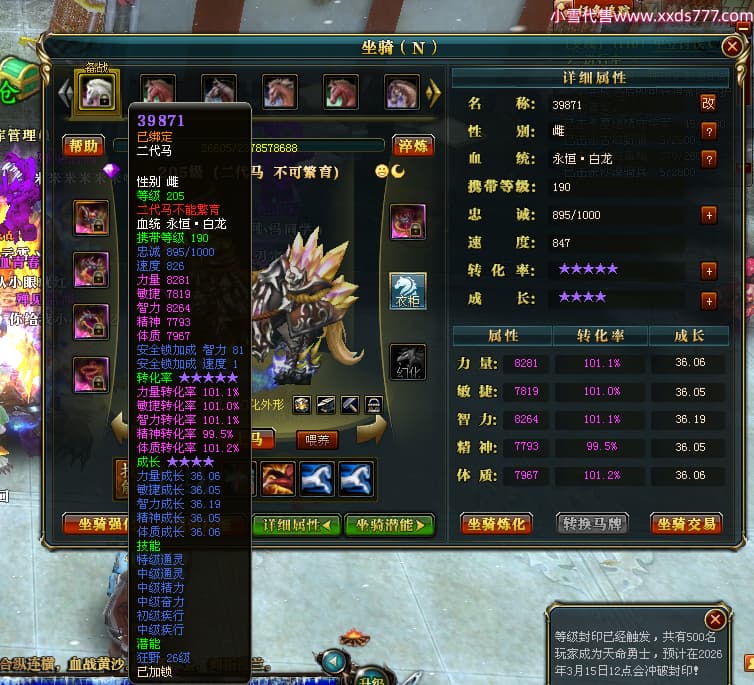
Task: Open the 帮助 help button
Action: pyautogui.click(x=84, y=146)
